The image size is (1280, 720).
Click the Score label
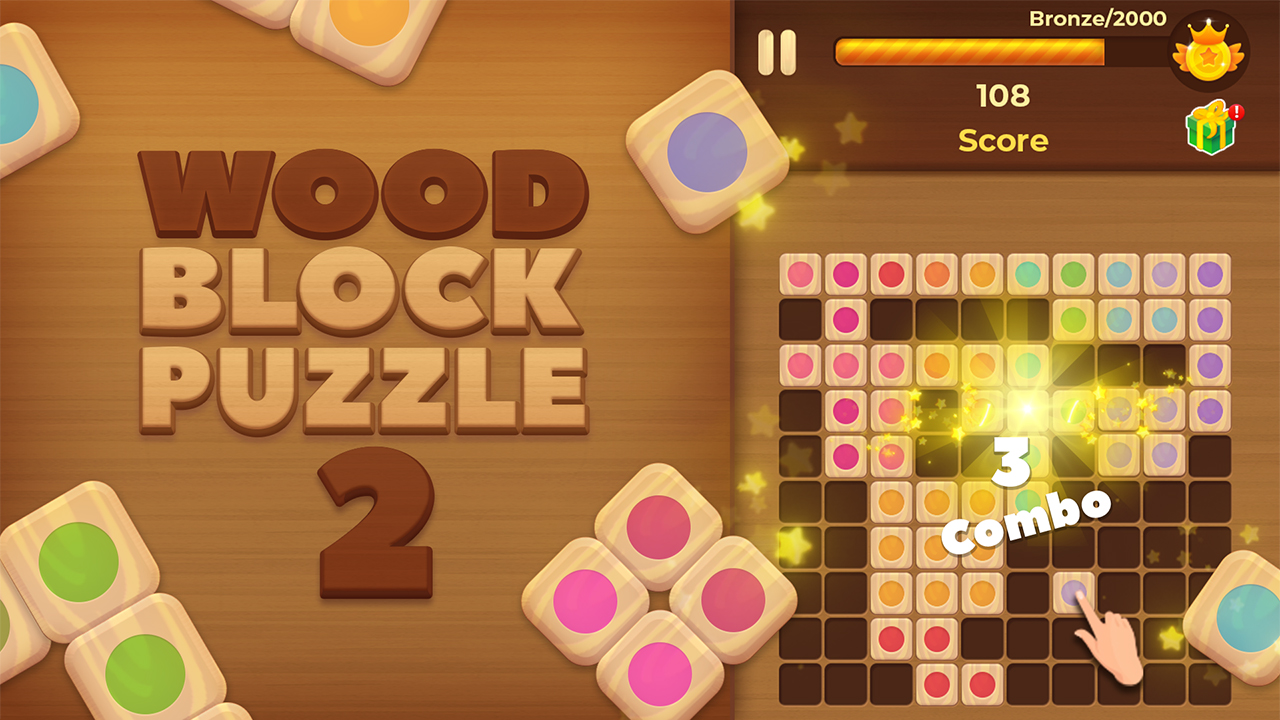(x=1004, y=141)
